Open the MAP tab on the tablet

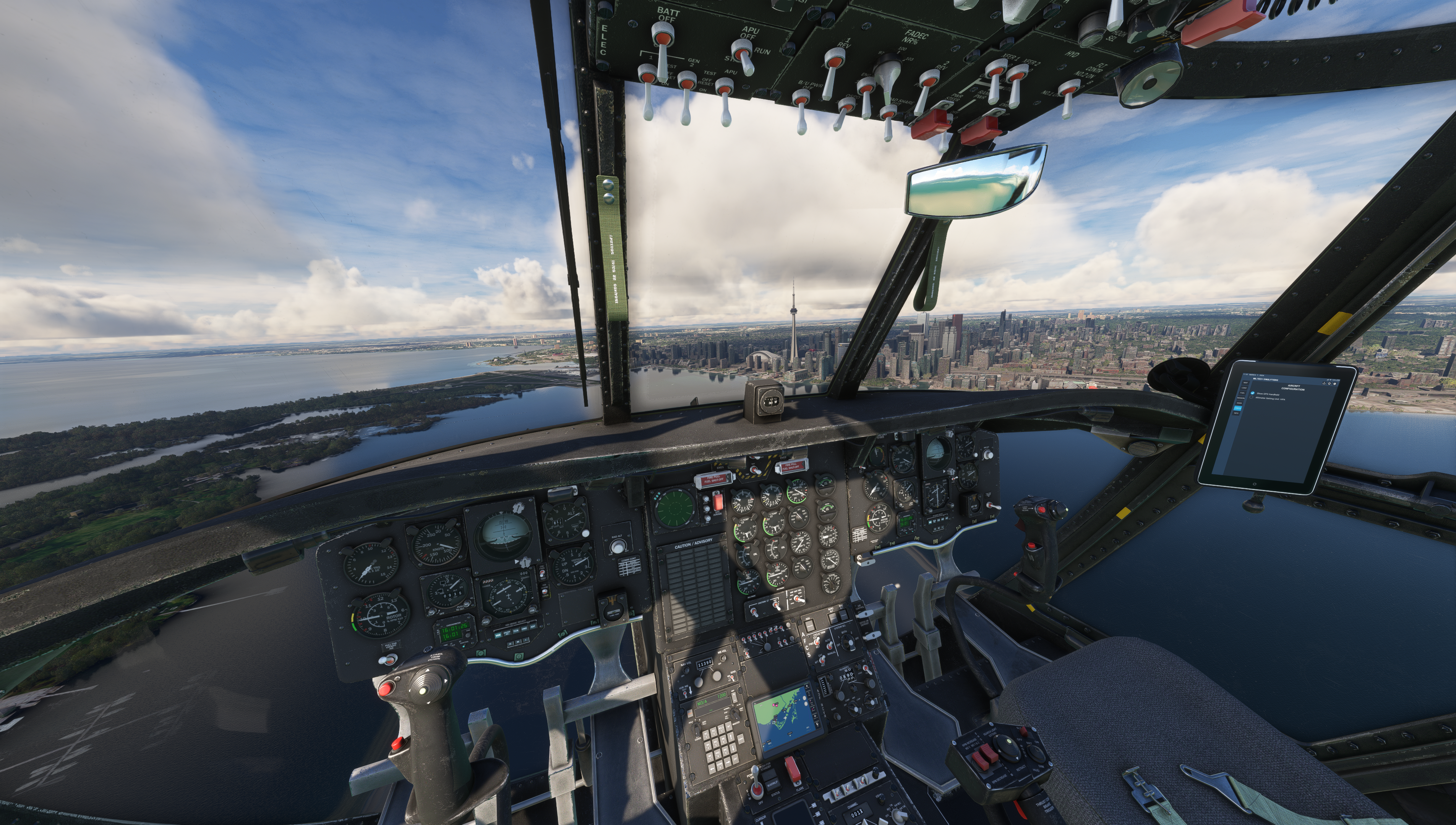click(x=1246, y=383)
